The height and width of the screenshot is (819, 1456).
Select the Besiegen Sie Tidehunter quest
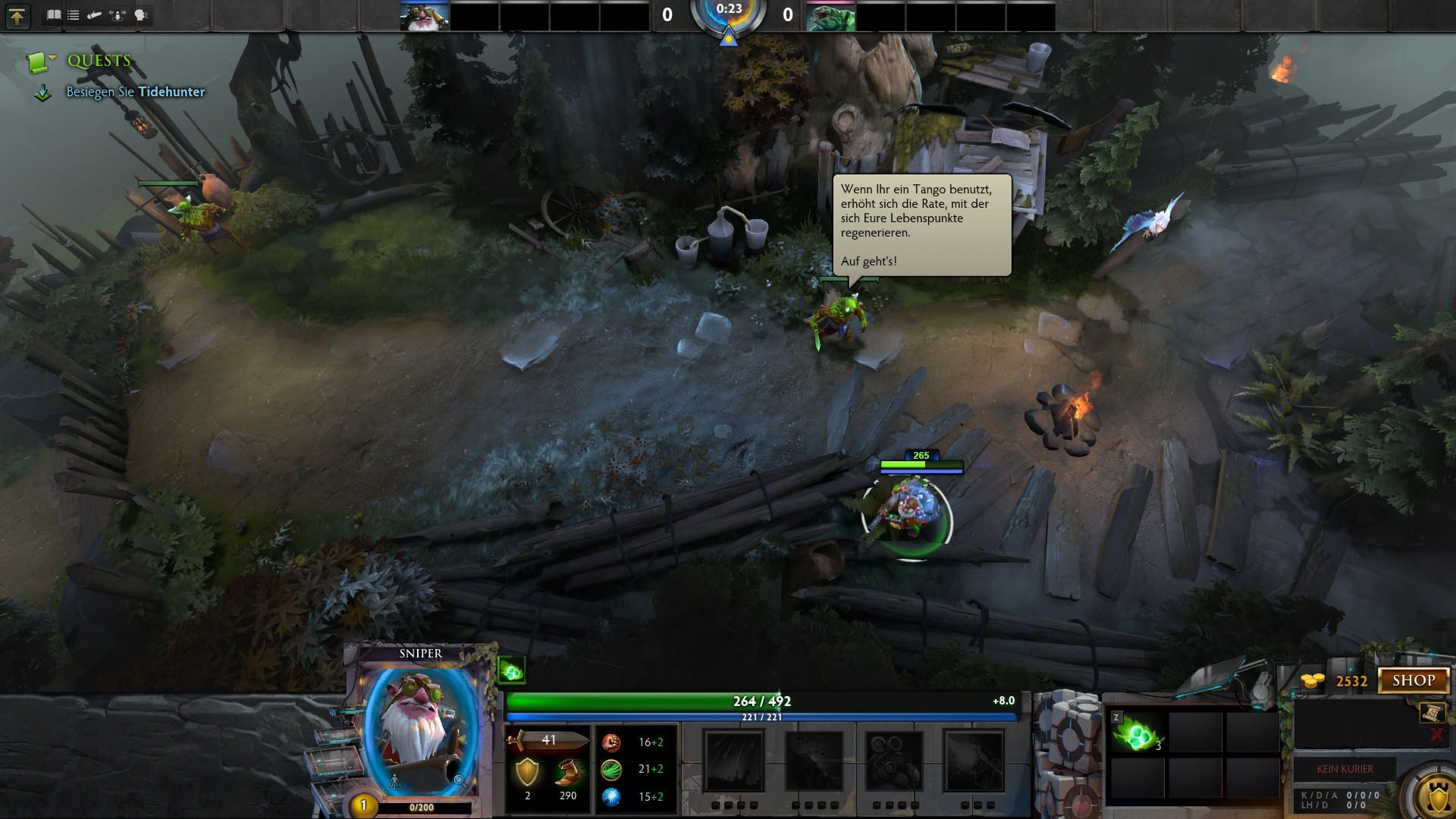135,92
